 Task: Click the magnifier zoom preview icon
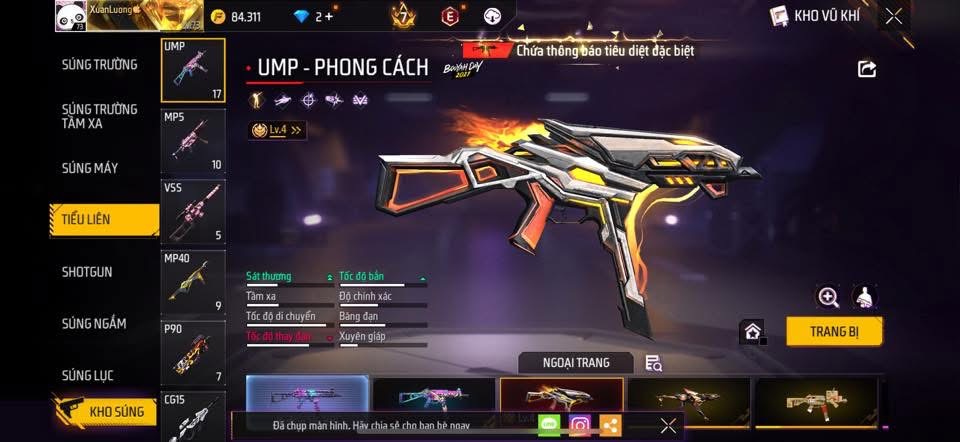coord(828,297)
